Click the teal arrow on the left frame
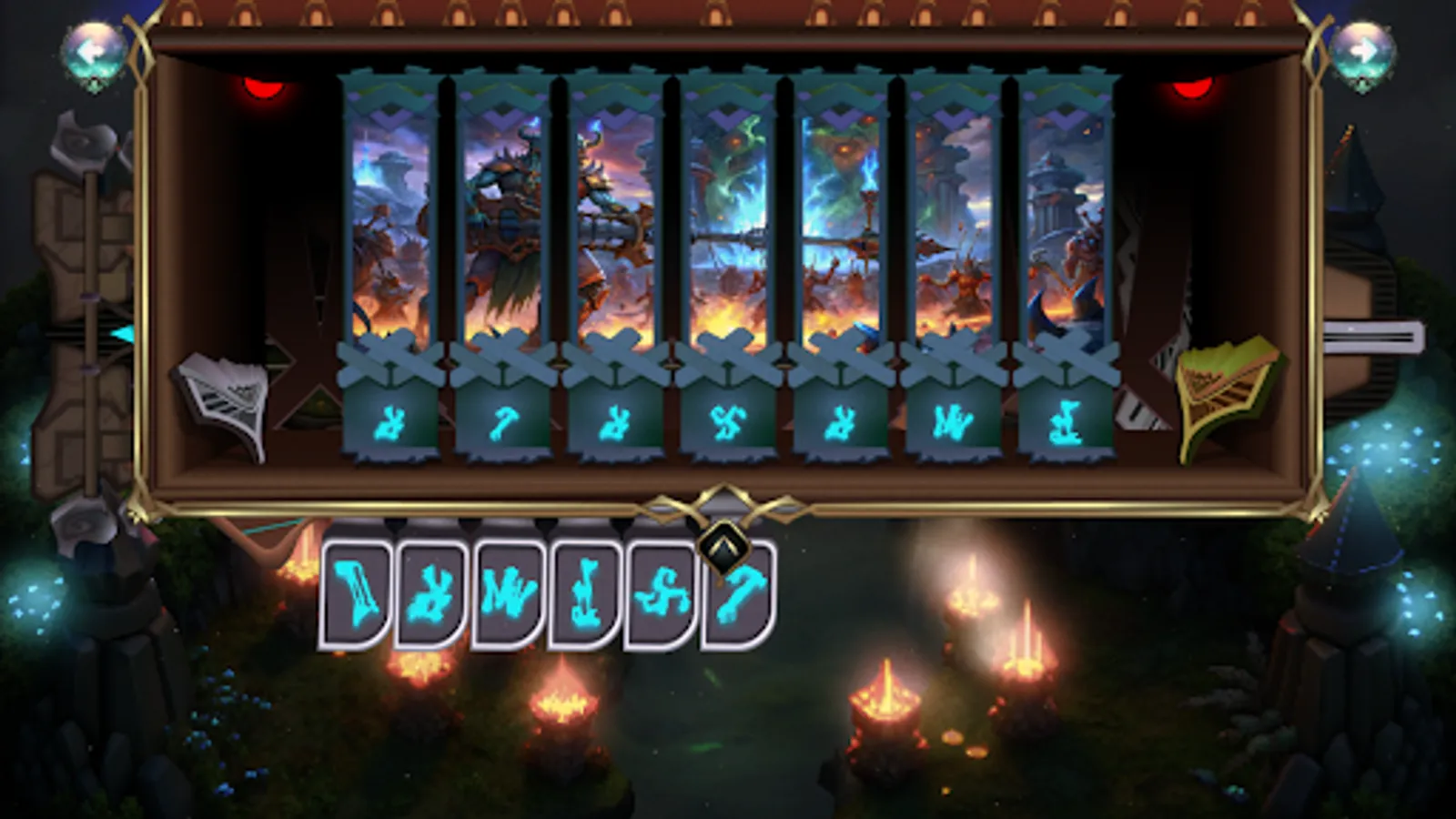The height and width of the screenshot is (819, 1456). pos(121,332)
